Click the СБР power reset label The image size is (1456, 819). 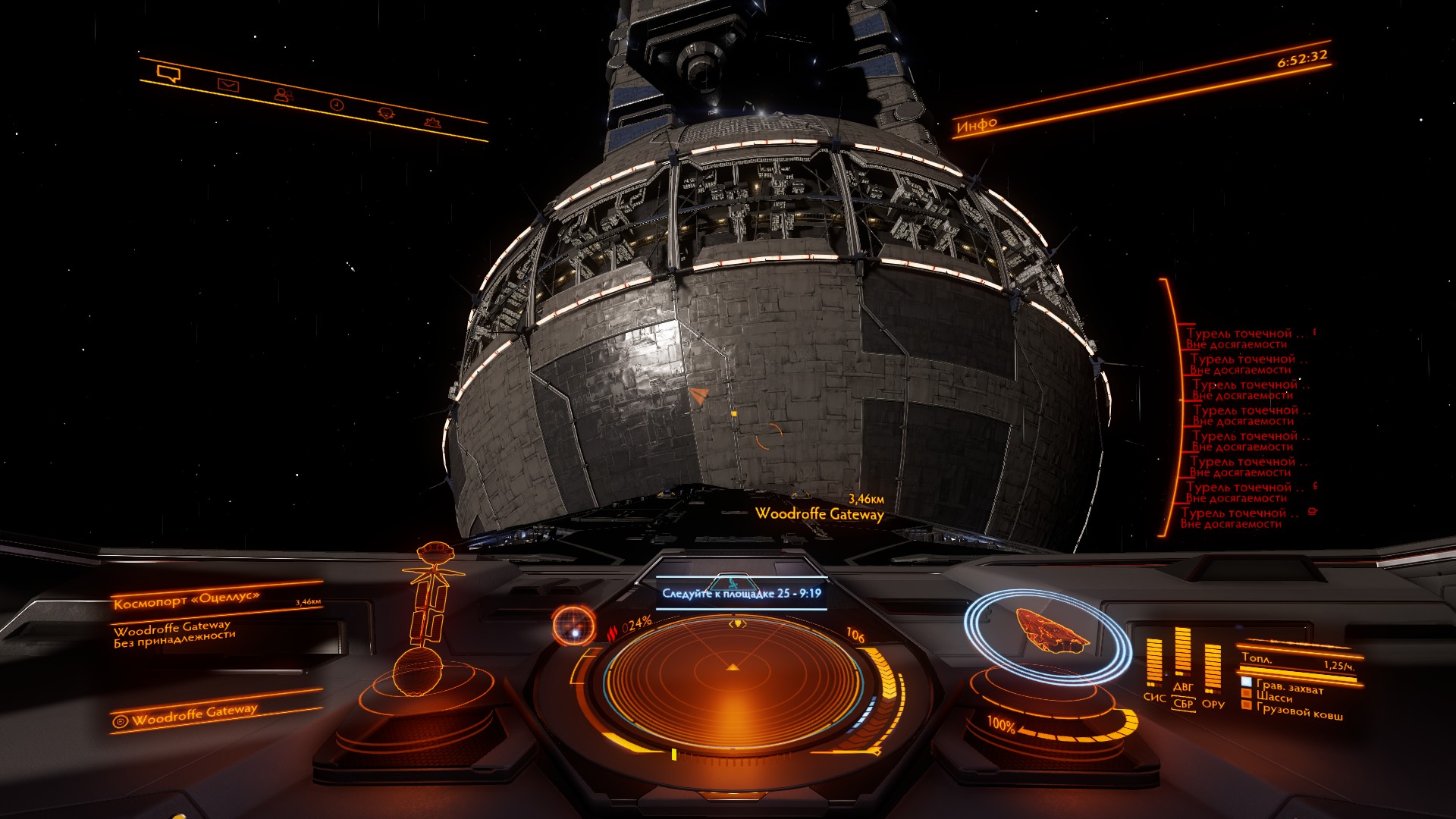point(1183,704)
